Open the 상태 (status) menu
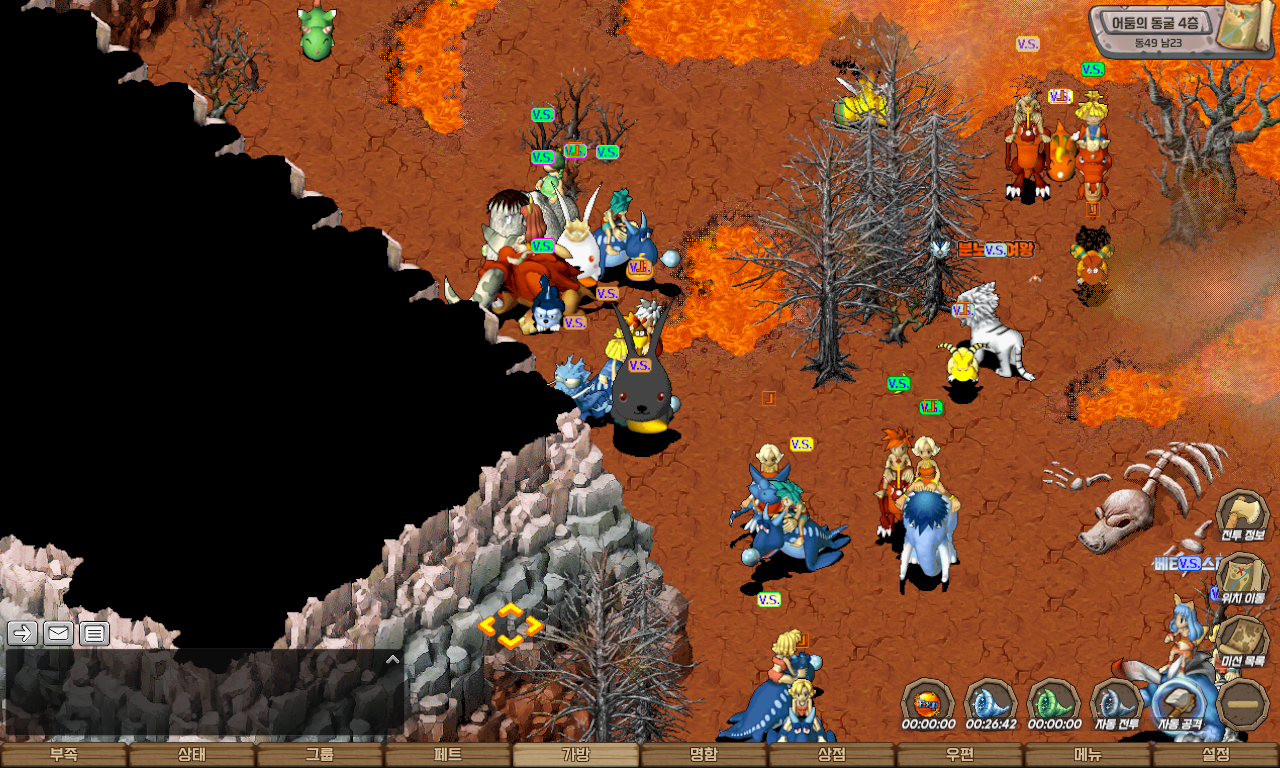 click(192, 755)
